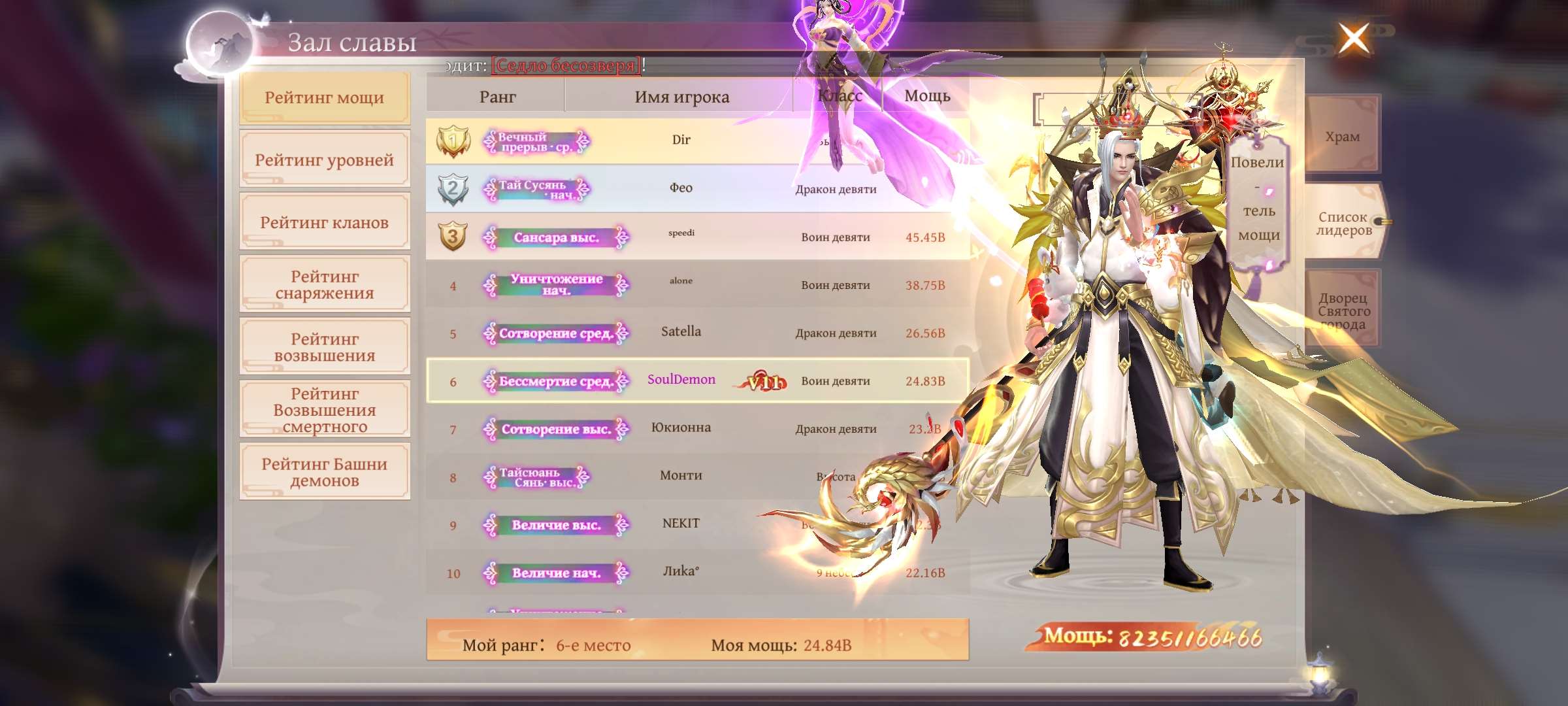Show the Рейтинг снаряжения ranking
The image size is (1568, 706).
click(324, 285)
